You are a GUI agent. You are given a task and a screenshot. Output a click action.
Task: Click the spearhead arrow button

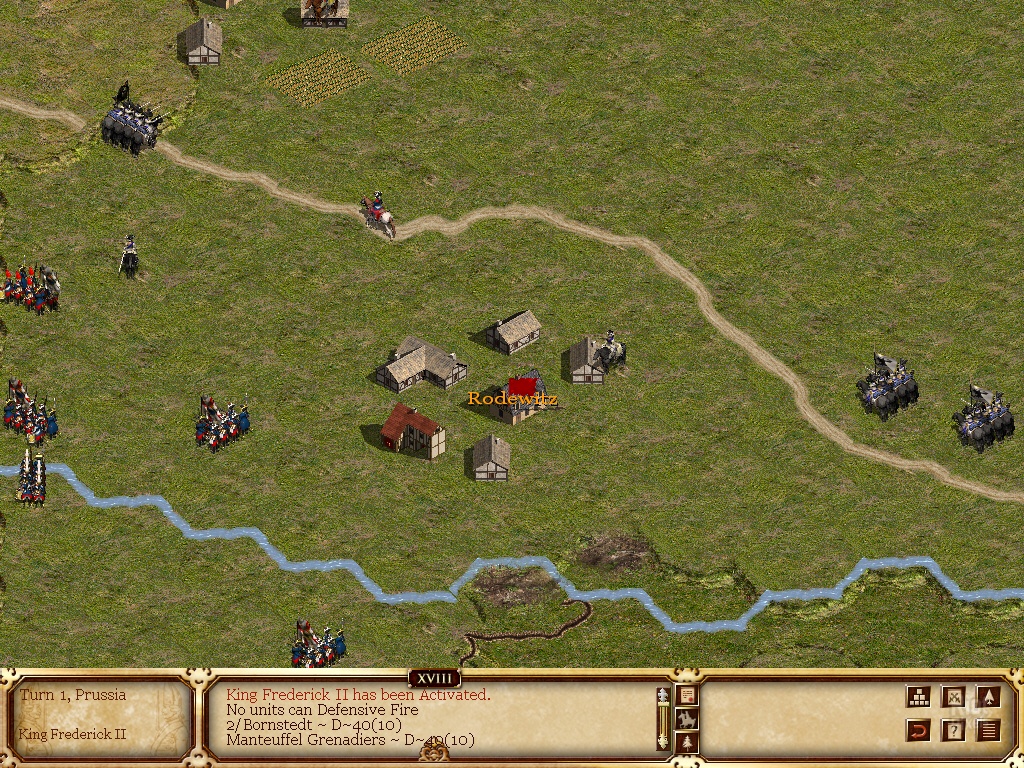(988, 697)
